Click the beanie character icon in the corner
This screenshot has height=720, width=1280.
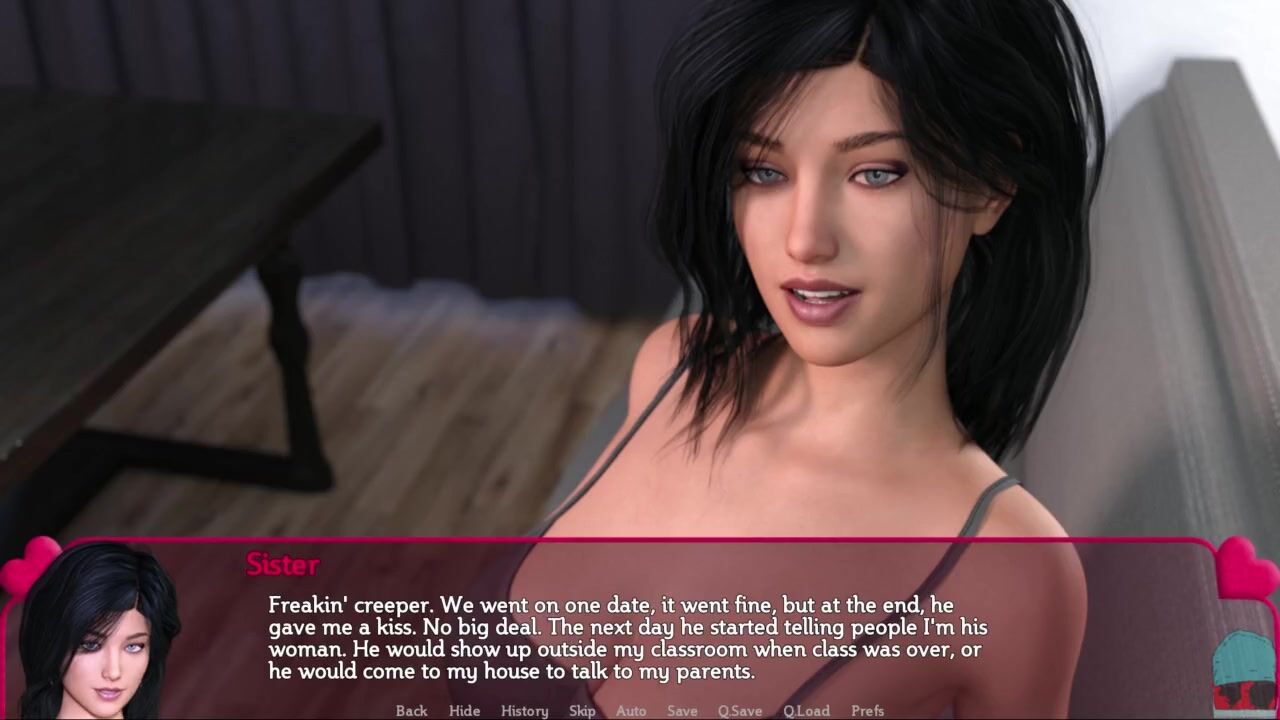point(1244,672)
